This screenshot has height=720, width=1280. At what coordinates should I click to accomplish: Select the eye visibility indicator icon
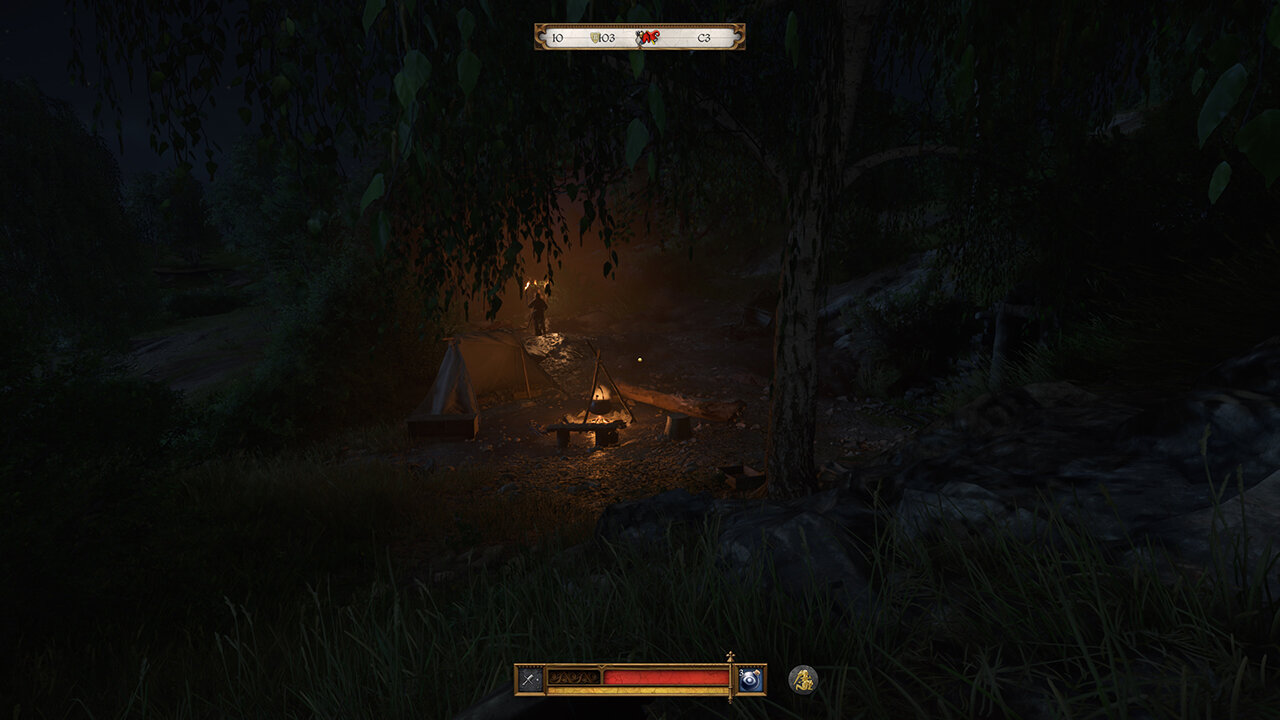[751, 679]
